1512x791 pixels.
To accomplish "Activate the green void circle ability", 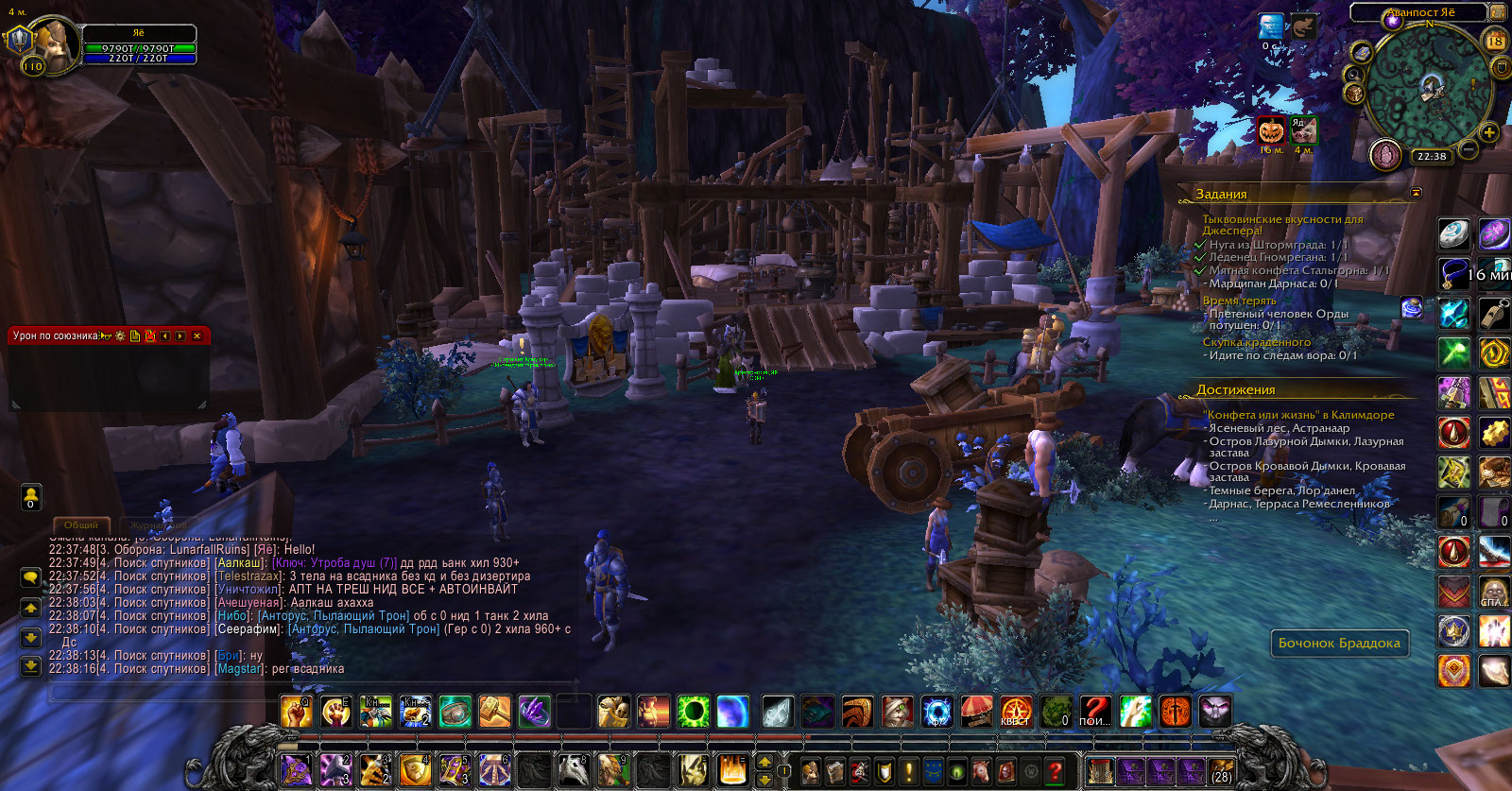I will pos(693,712).
